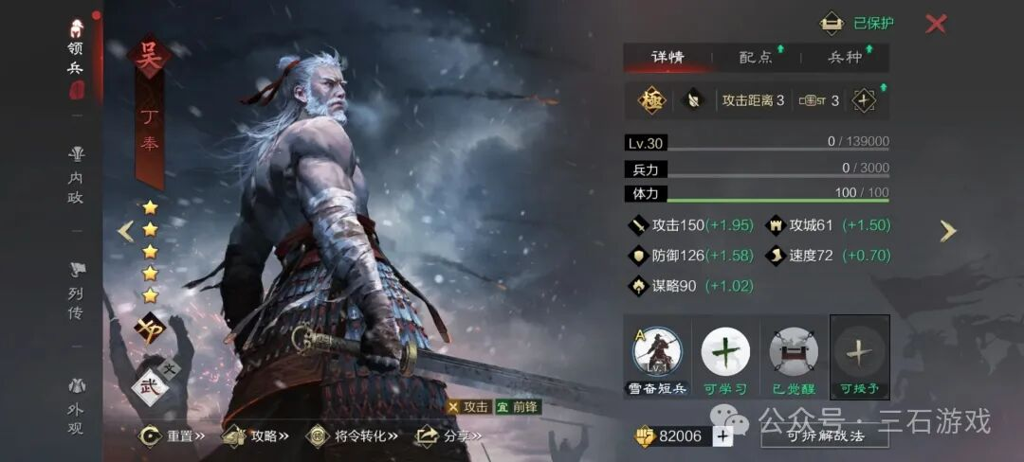Switch to the 详情 tab

[x=666, y=57]
